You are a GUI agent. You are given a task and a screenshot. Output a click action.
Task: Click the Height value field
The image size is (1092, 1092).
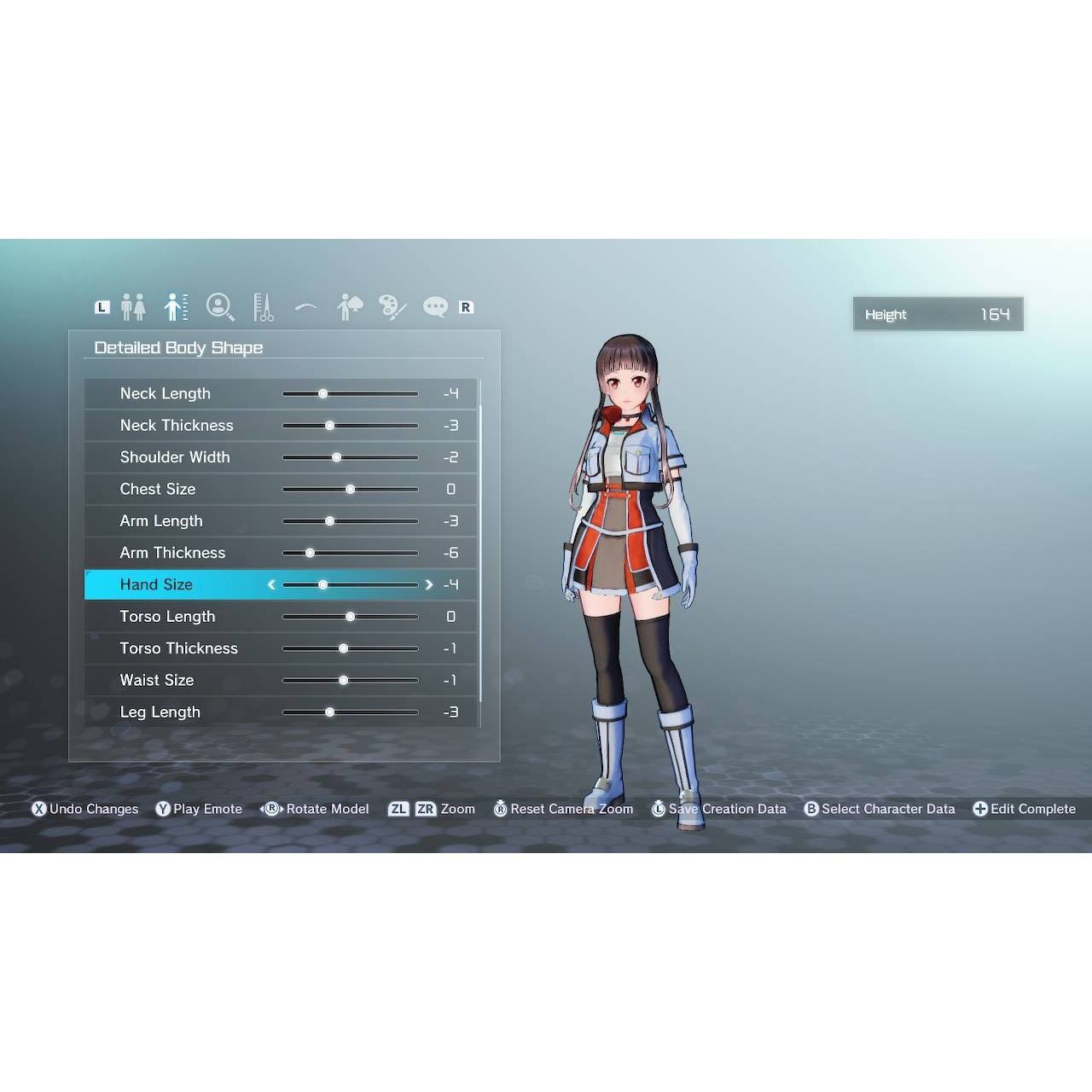938,314
